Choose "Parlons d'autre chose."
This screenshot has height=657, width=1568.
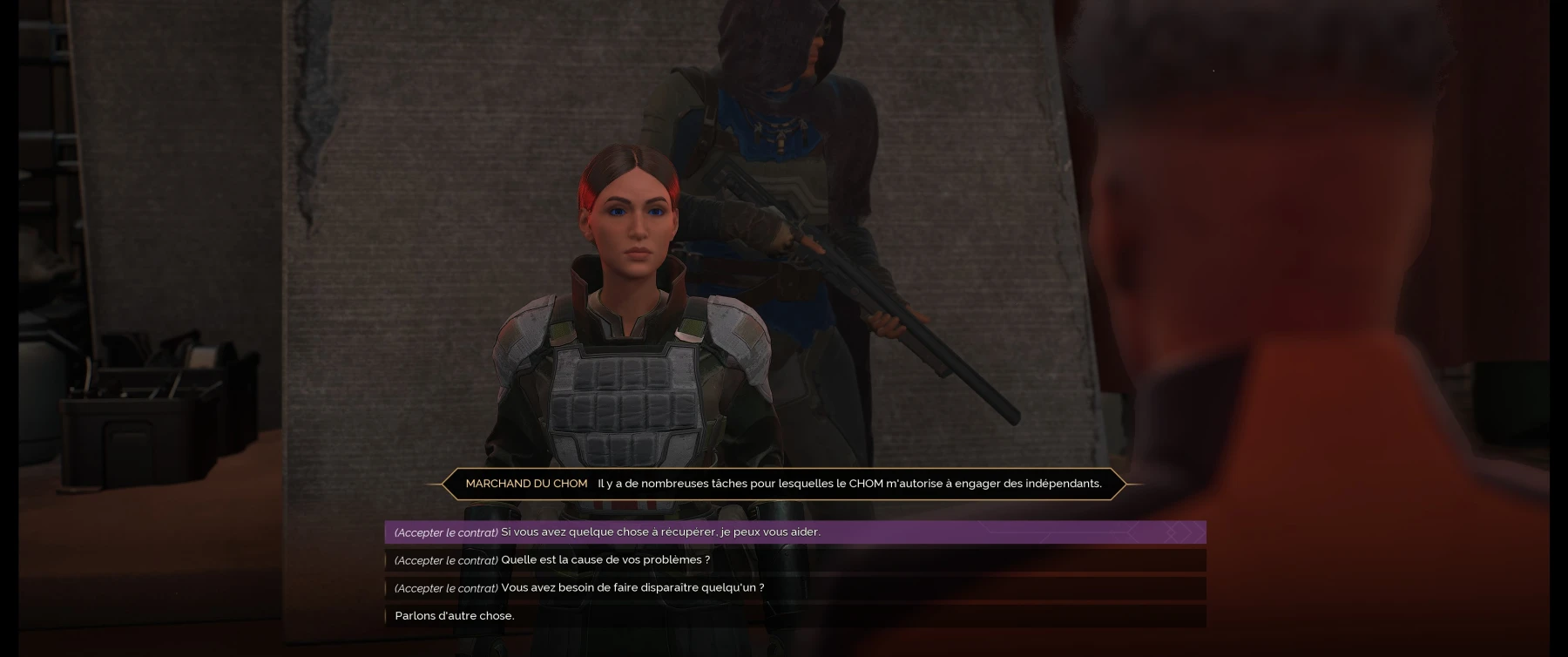pos(455,615)
